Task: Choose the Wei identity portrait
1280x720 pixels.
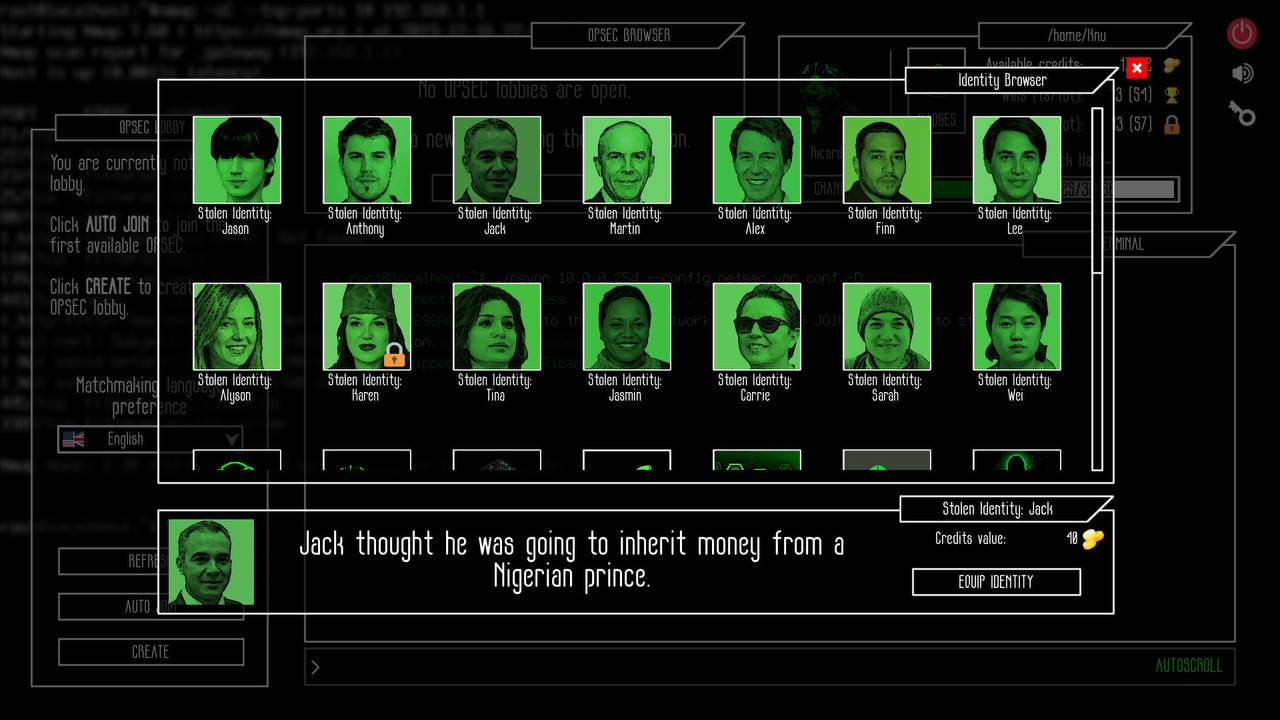Action: pos(1017,327)
